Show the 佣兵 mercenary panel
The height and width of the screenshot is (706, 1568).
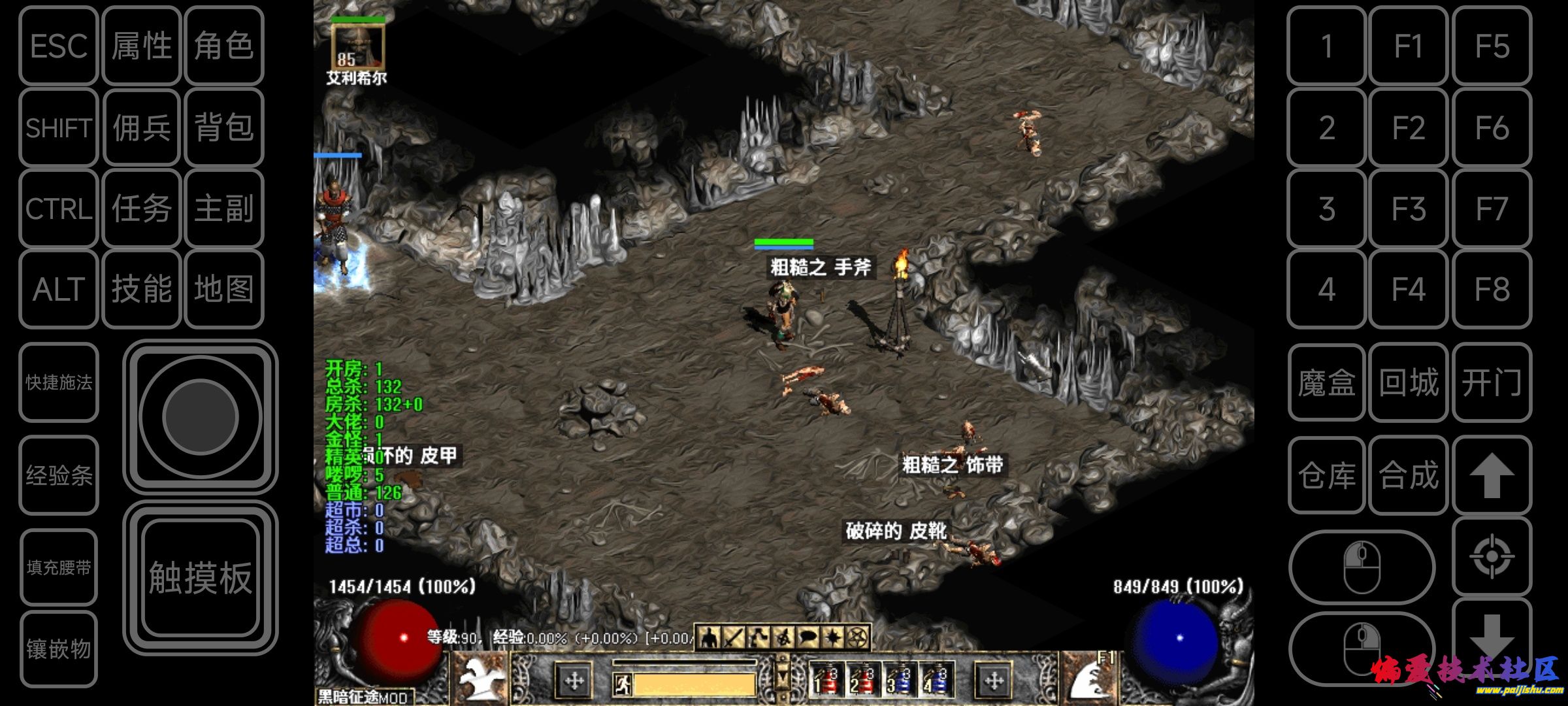(141, 127)
